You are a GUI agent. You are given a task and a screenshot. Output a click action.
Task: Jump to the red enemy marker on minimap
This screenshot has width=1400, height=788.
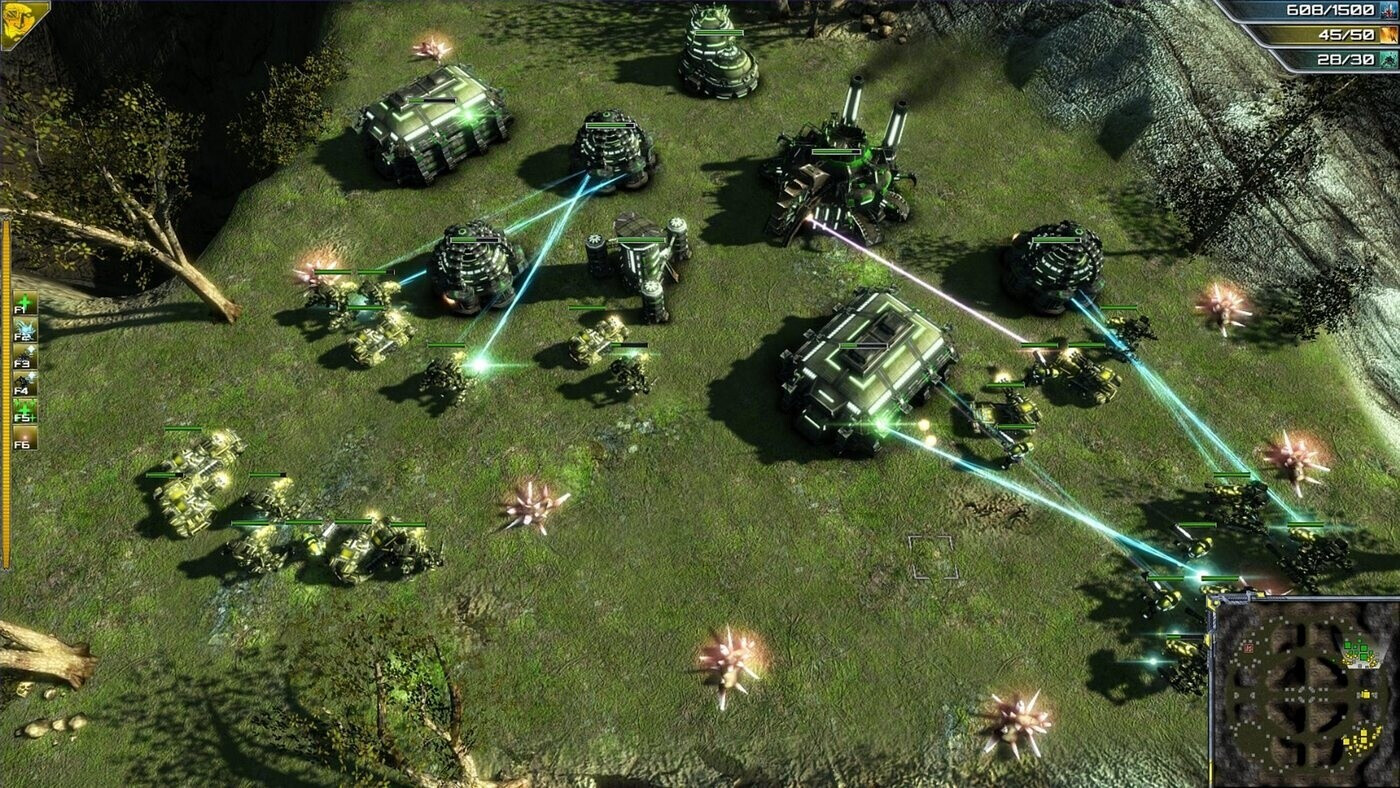(1249, 648)
